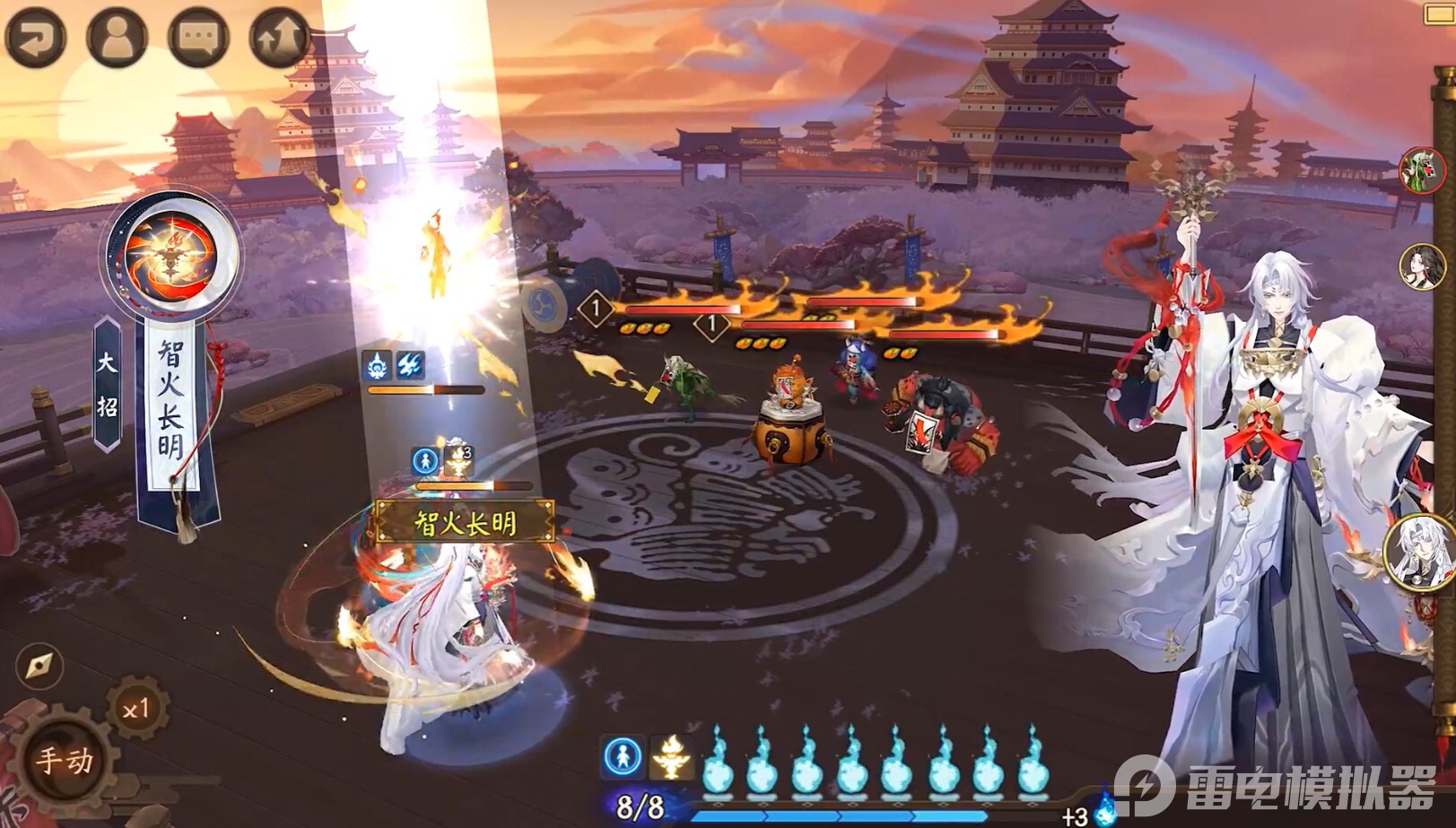Image resolution: width=1456 pixels, height=828 pixels.
Task: Select the golden flame lamp buff icon
Action: 672,755
